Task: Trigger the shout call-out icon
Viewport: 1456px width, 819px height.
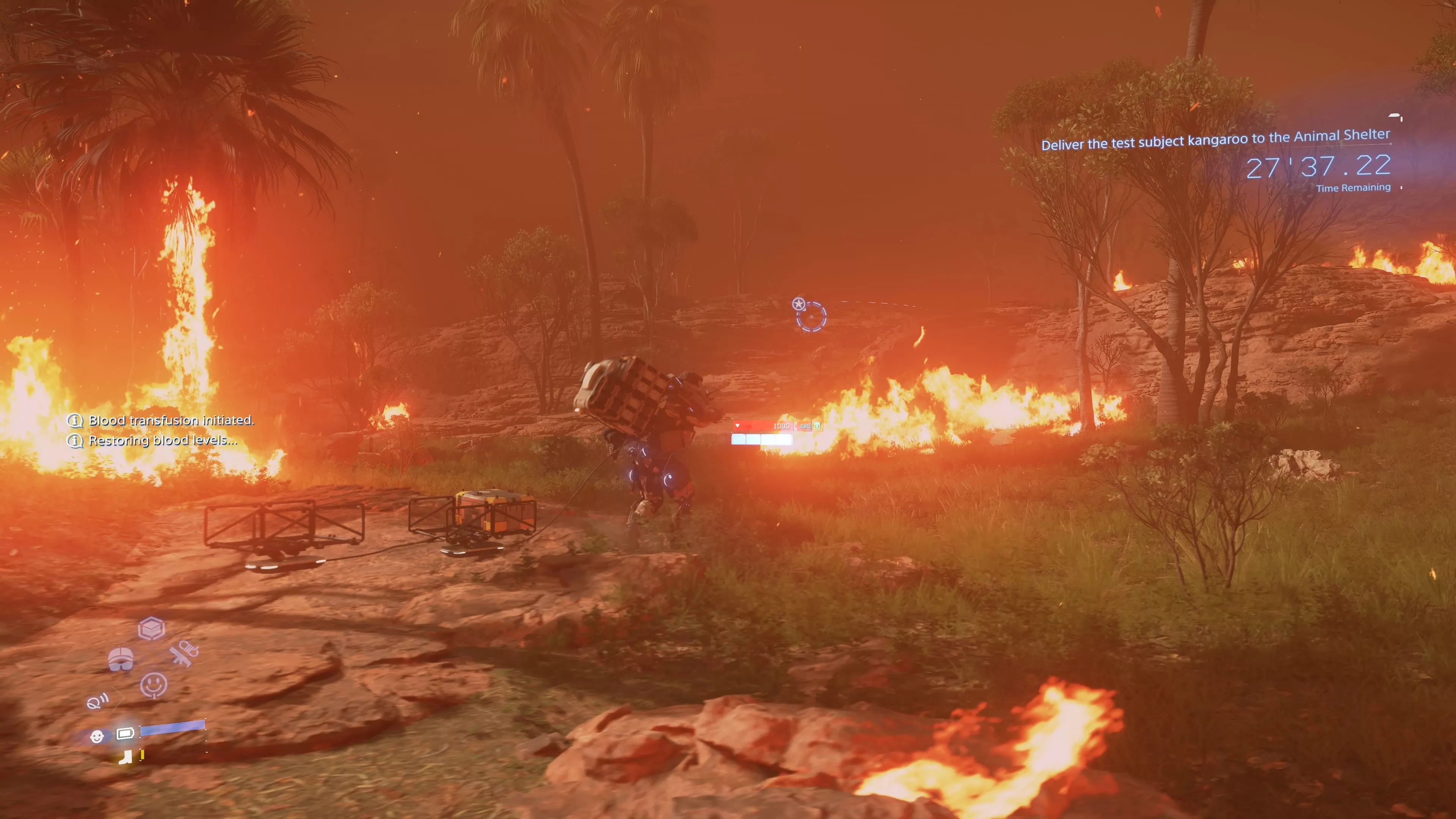Action: (97, 702)
